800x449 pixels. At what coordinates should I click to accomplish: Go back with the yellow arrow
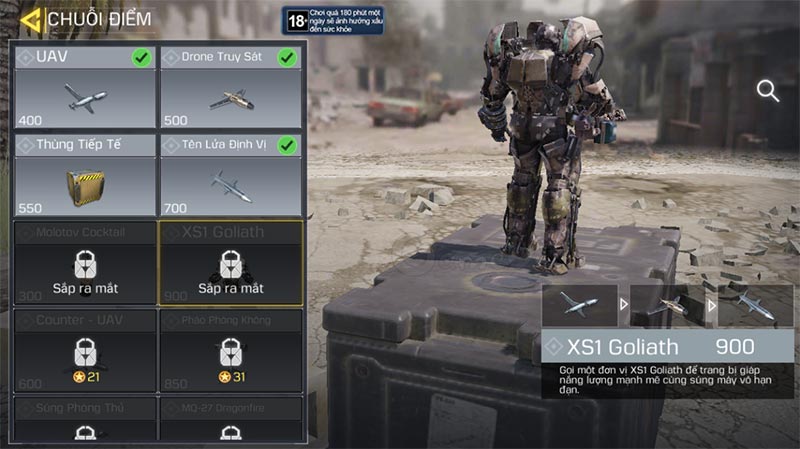pos(30,19)
